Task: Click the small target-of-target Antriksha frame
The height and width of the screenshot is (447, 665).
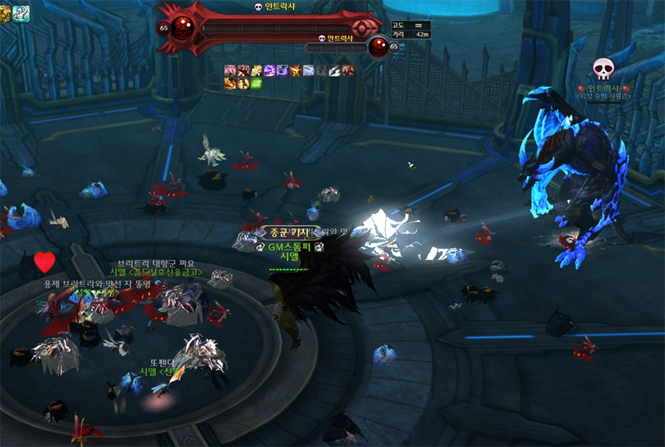Action: [x=342, y=46]
